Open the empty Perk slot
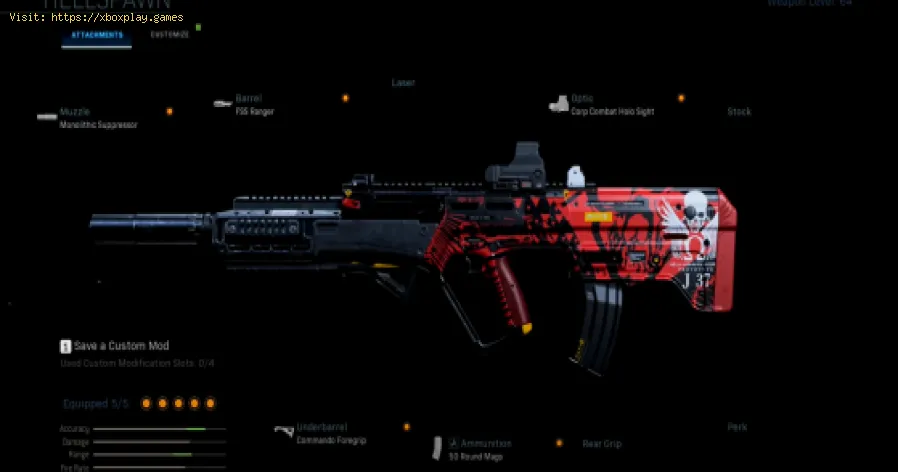 click(x=737, y=427)
